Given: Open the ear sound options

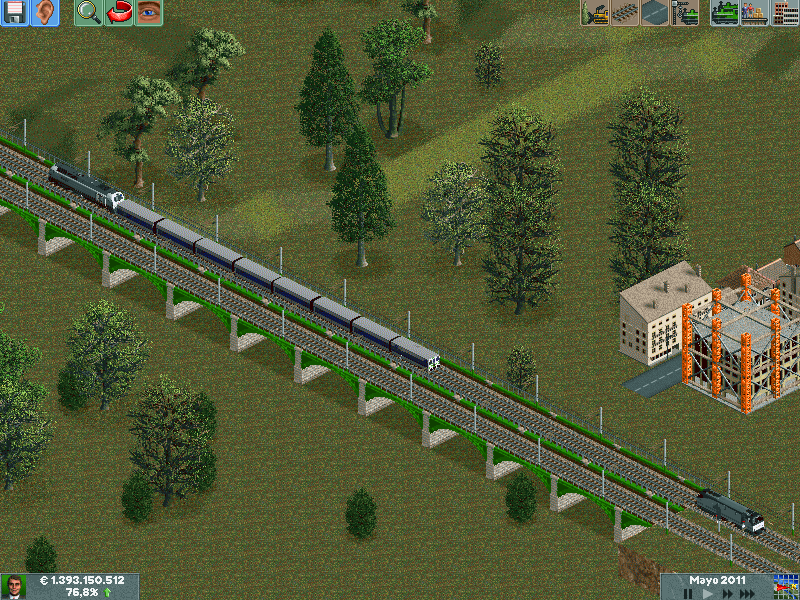Looking at the screenshot, I should tap(44, 13).
